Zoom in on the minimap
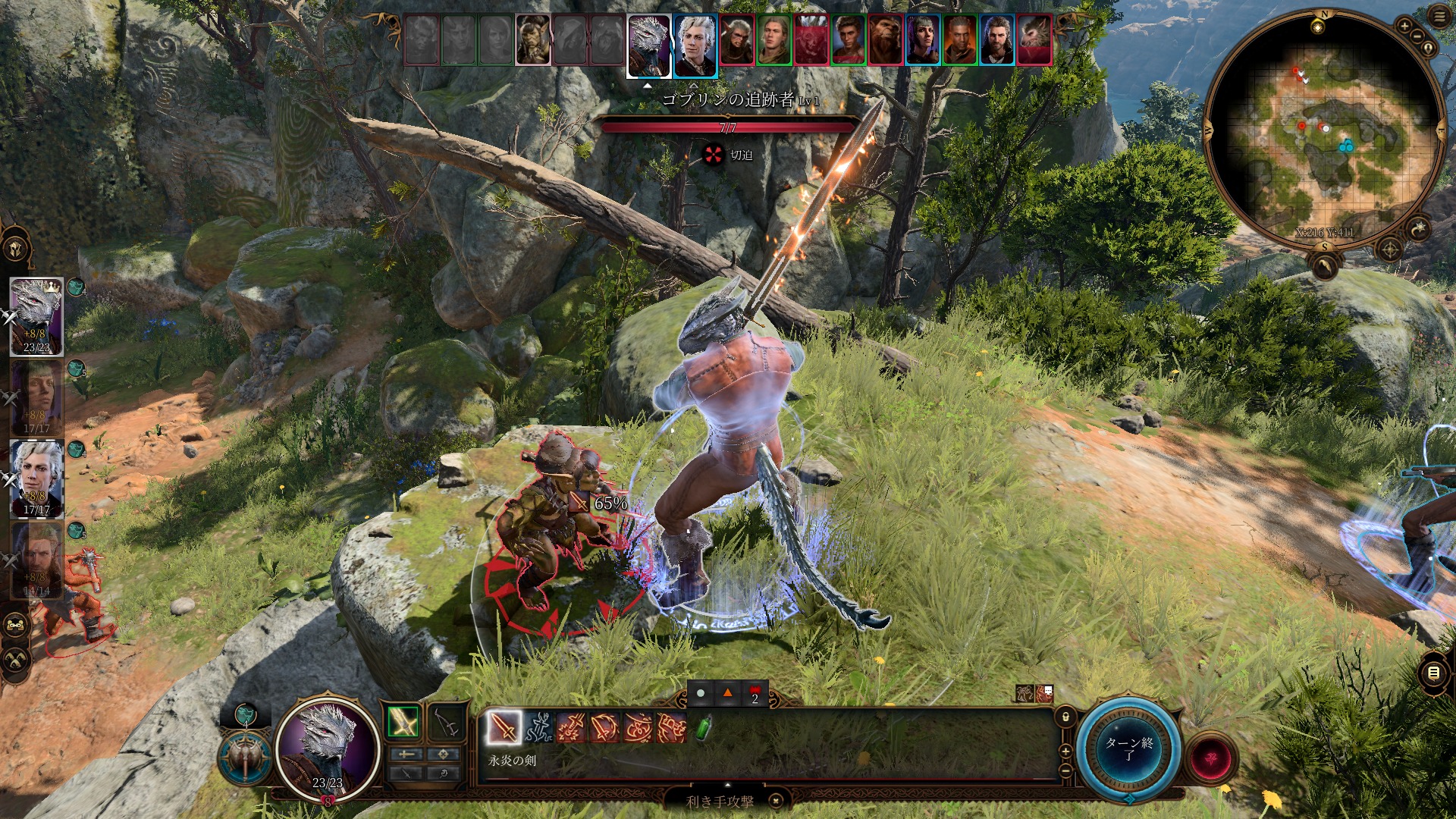This screenshot has height=819, width=1456. tap(1404, 27)
